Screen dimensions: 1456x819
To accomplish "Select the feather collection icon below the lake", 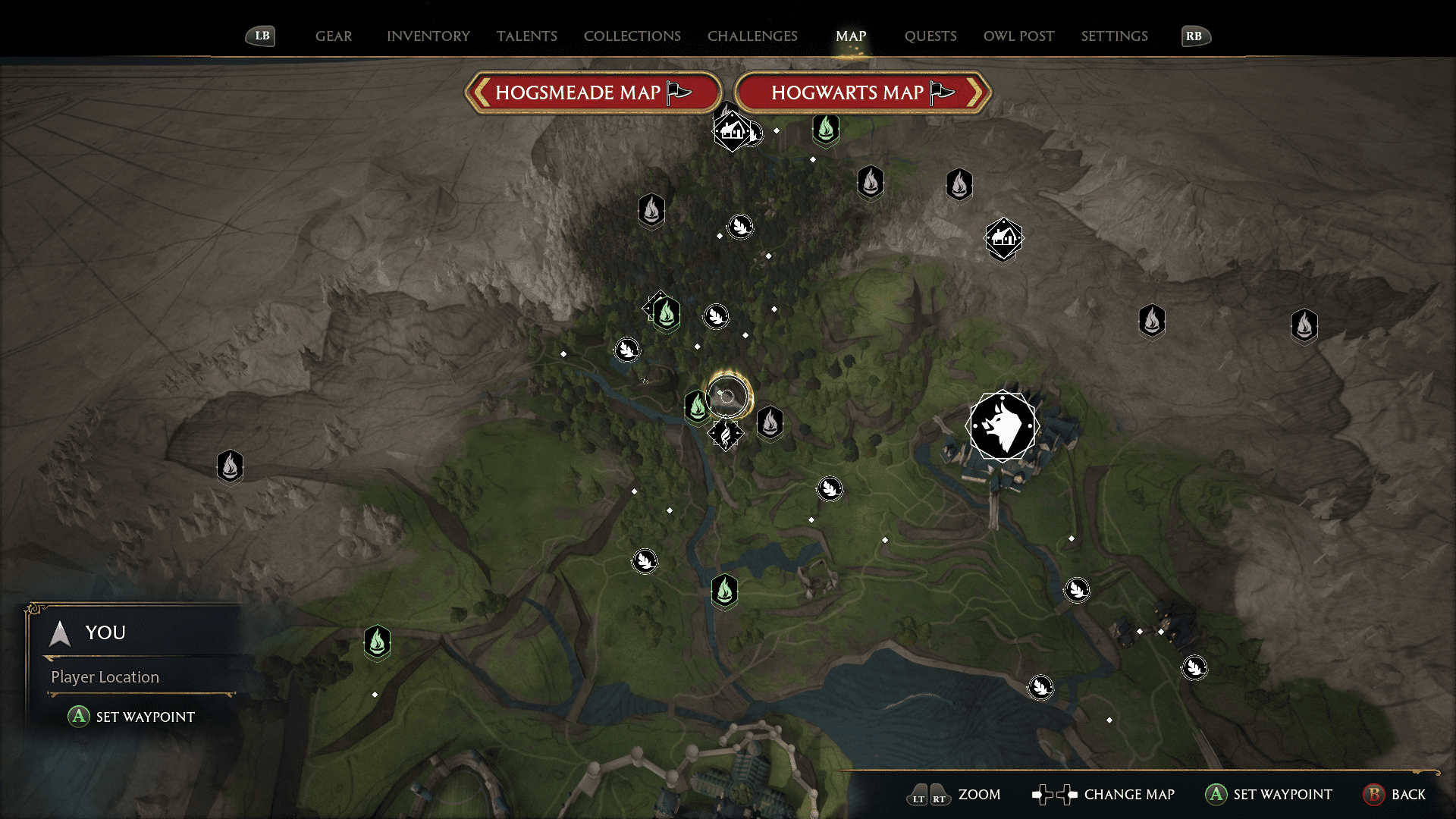I will (x=1040, y=687).
